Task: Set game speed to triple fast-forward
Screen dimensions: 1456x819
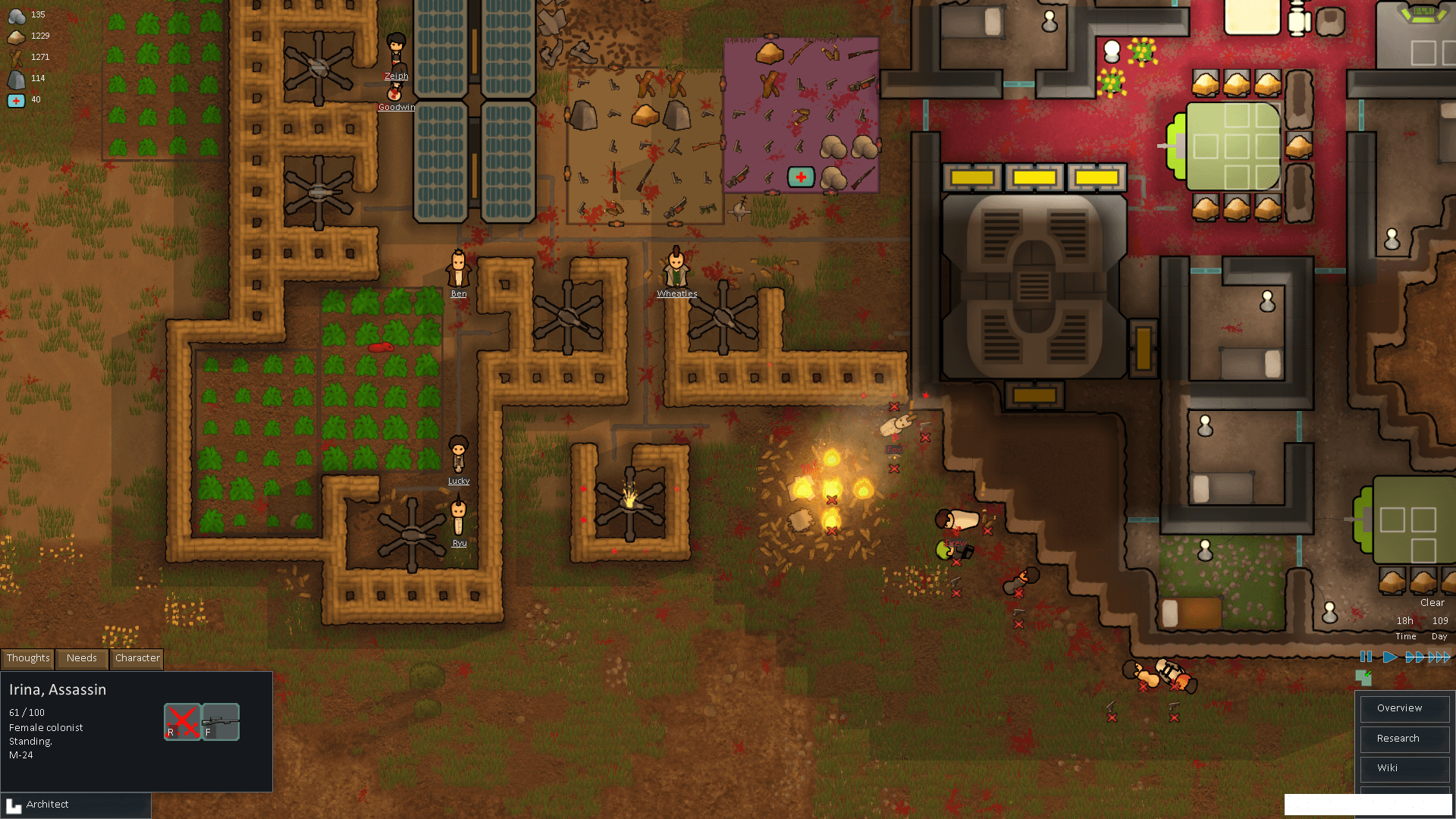Action: 1439,657
